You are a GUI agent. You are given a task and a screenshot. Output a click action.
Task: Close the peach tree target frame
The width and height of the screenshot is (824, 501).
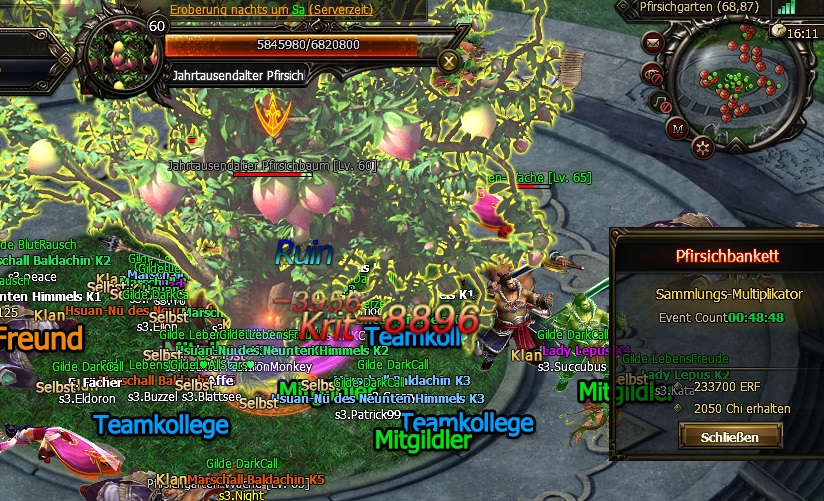coord(449,60)
